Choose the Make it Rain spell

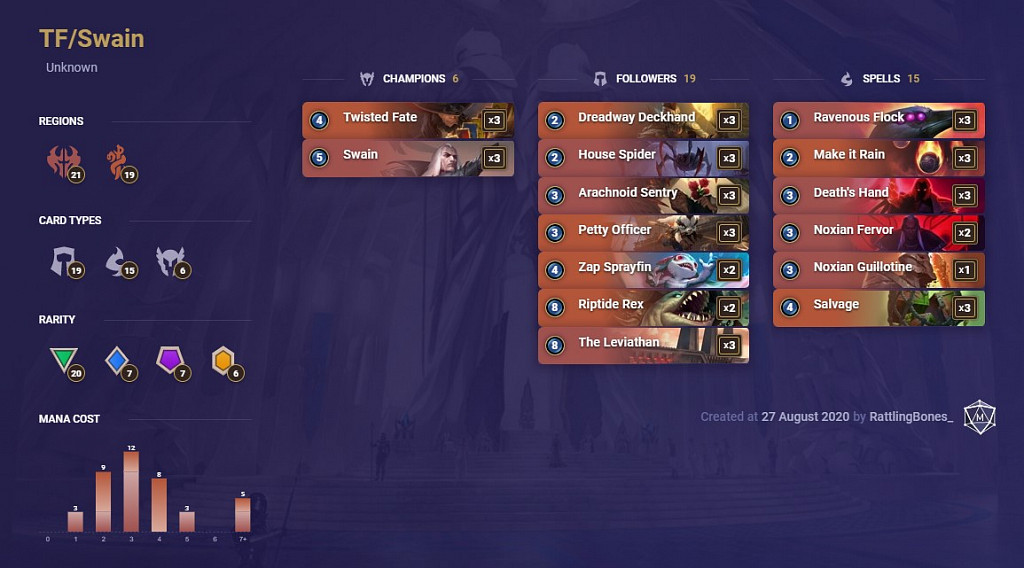pyautogui.click(x=878, y=157)
